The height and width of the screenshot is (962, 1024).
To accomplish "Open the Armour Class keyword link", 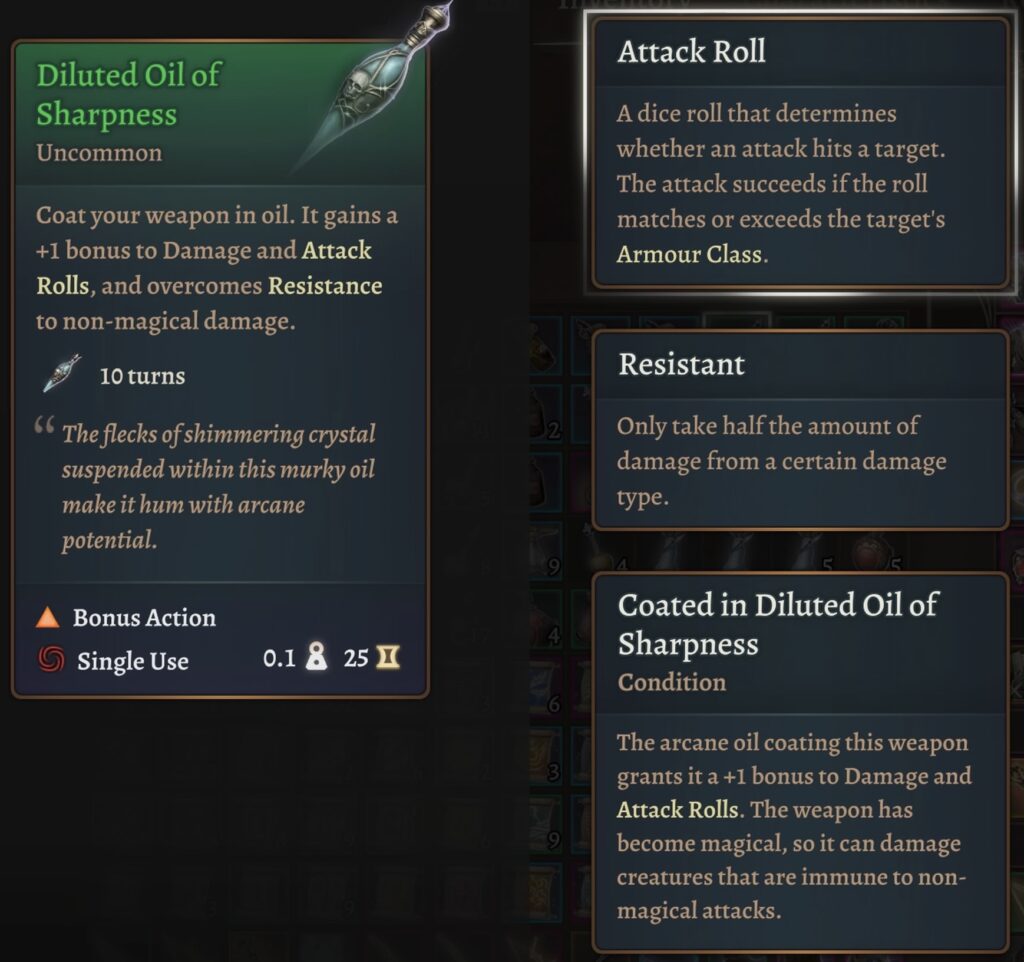I will point(689,254).
